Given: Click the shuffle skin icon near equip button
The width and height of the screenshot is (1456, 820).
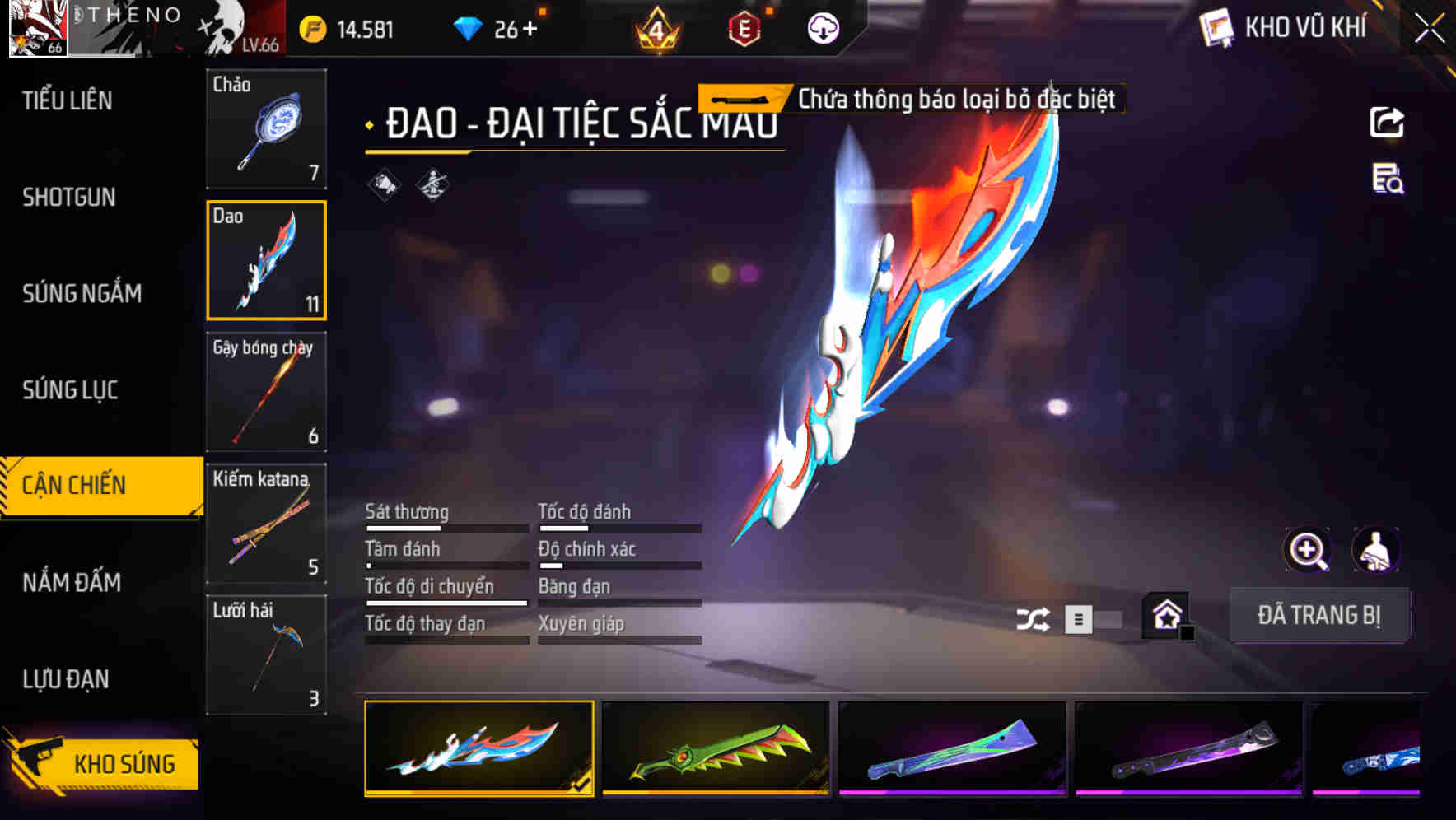Looking at the screenshot, I should coord(1032,617).
